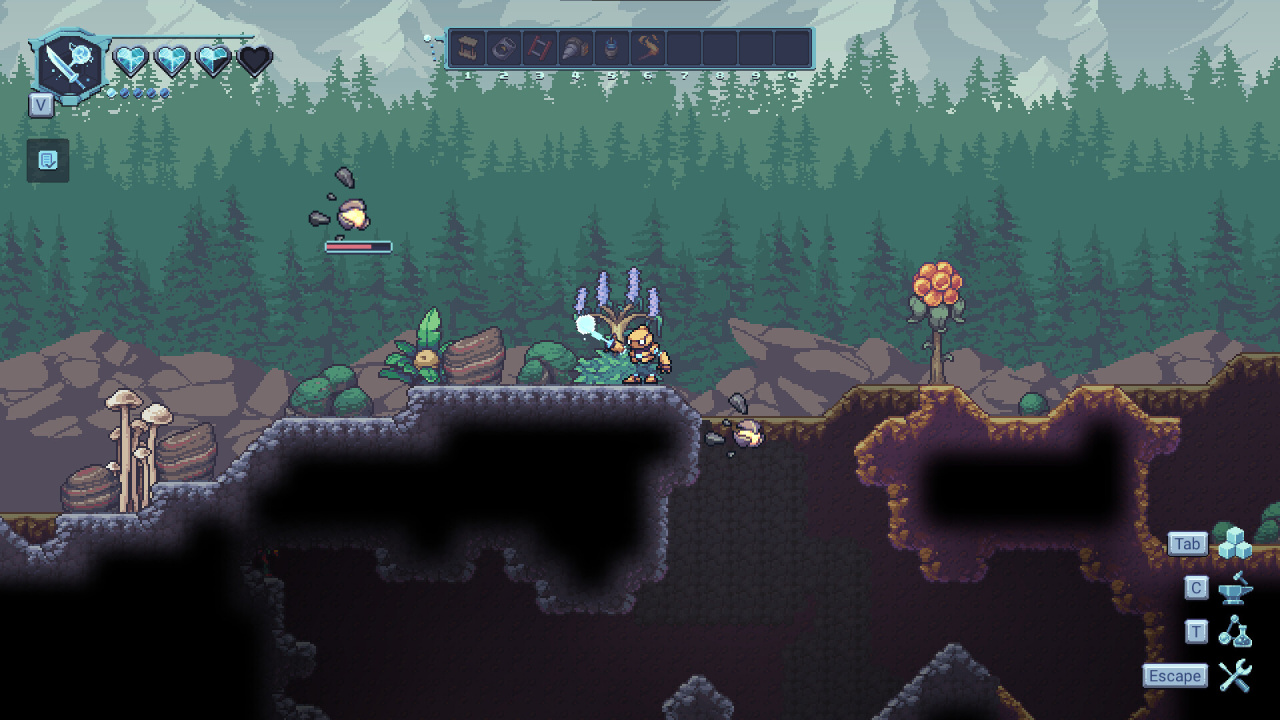Open the quest checklist icon
This screenshot has height=720, width=1280.
pos(48,160)
